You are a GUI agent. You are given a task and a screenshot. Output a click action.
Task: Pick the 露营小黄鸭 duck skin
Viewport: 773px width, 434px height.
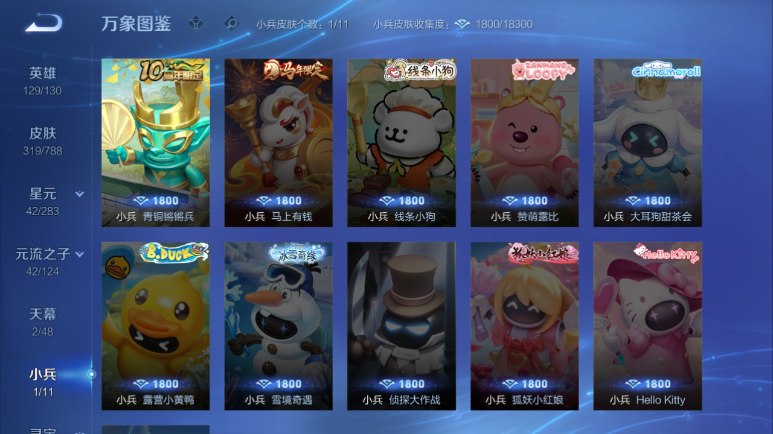click(x=155, y=326)
